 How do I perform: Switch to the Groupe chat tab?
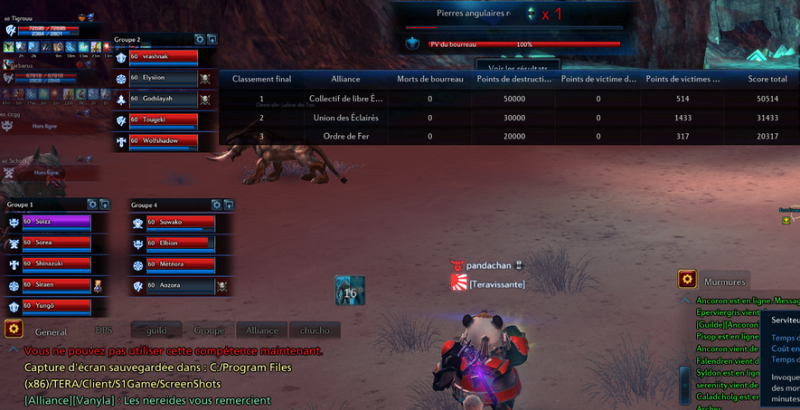208,330
